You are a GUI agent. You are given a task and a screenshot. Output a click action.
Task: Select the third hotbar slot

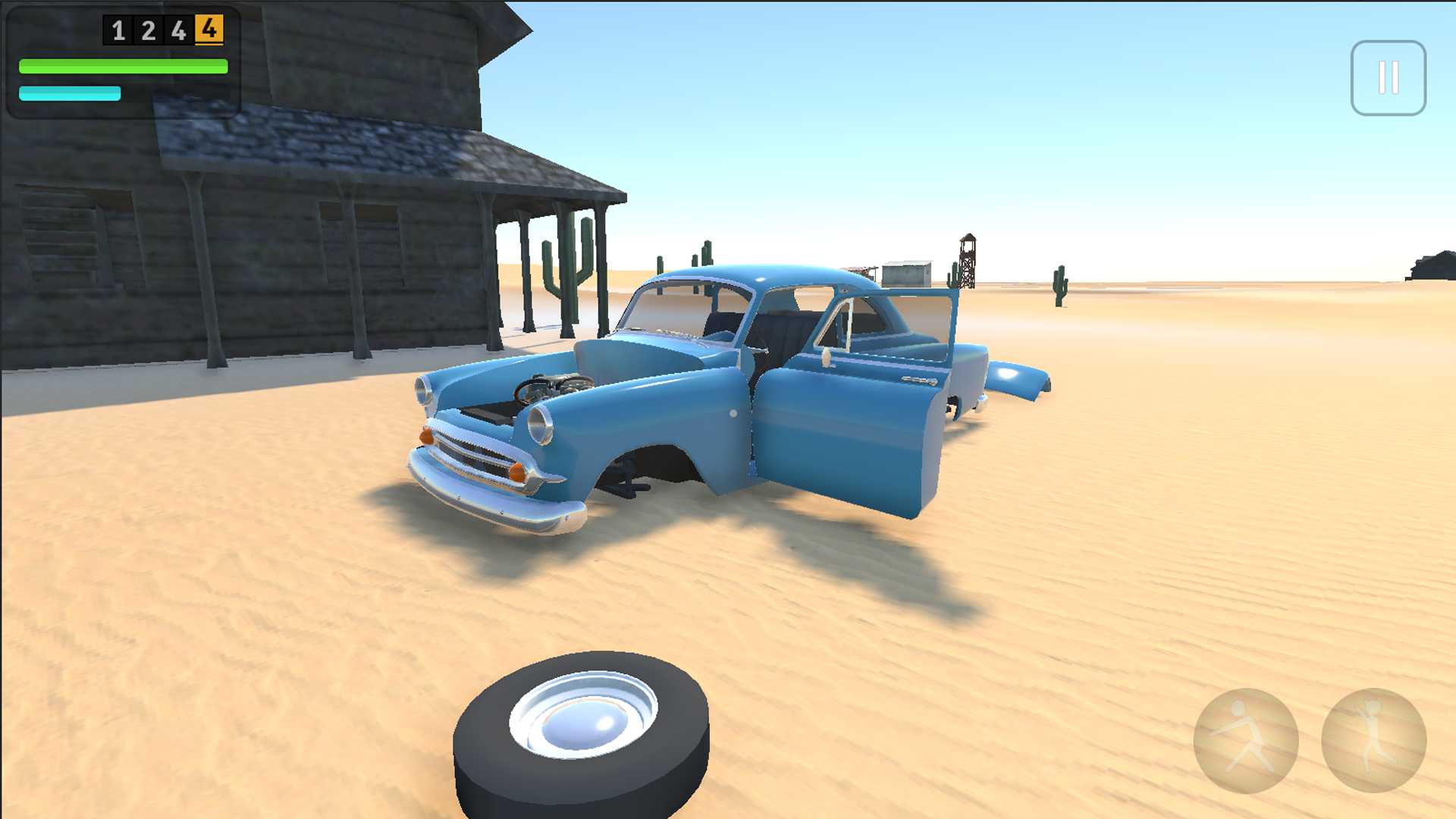pyautogui.click(x=179, y=31)
